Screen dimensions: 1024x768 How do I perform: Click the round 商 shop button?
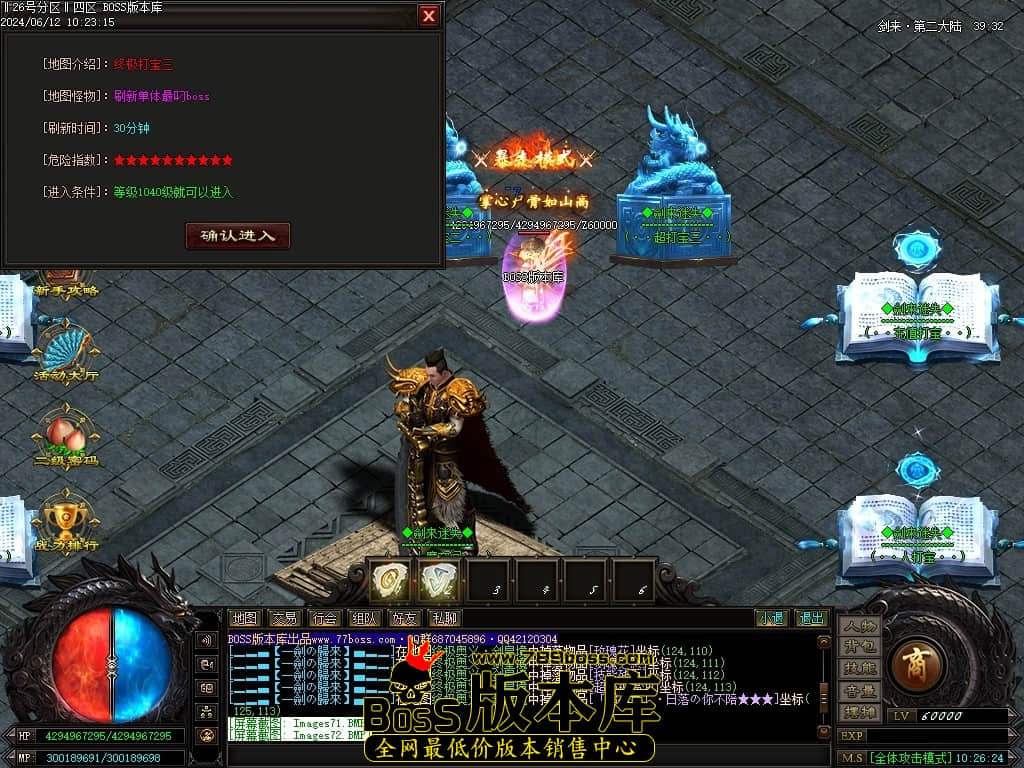(x=914, y=665)
